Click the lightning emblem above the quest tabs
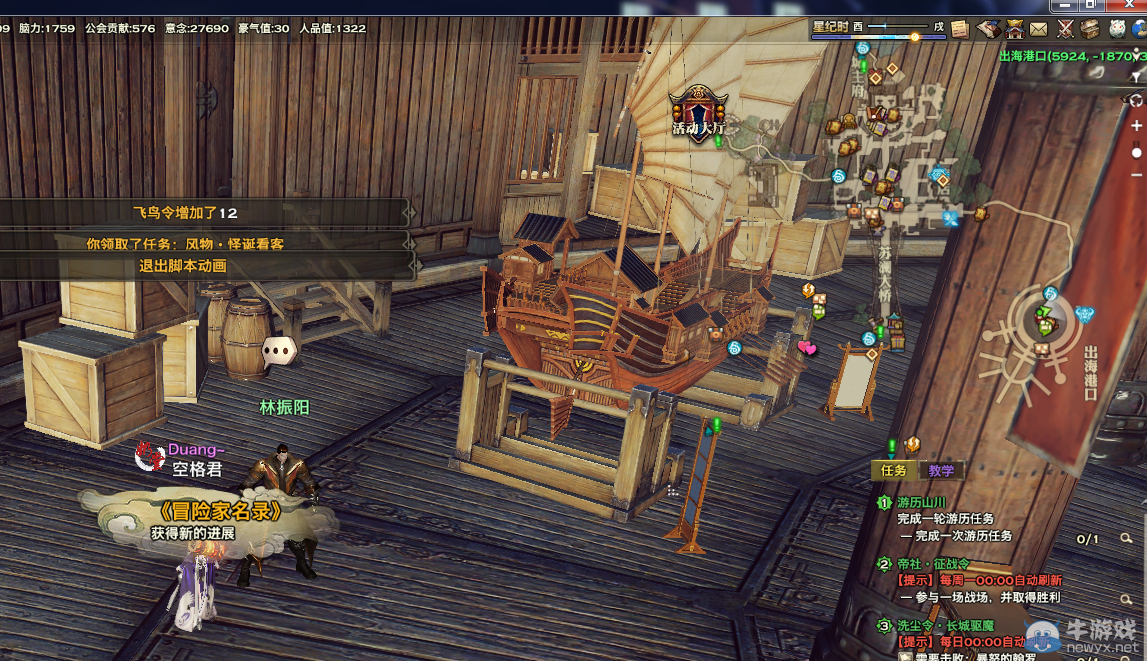Screen dimensions: 1147x661 (x=912, y=445)
